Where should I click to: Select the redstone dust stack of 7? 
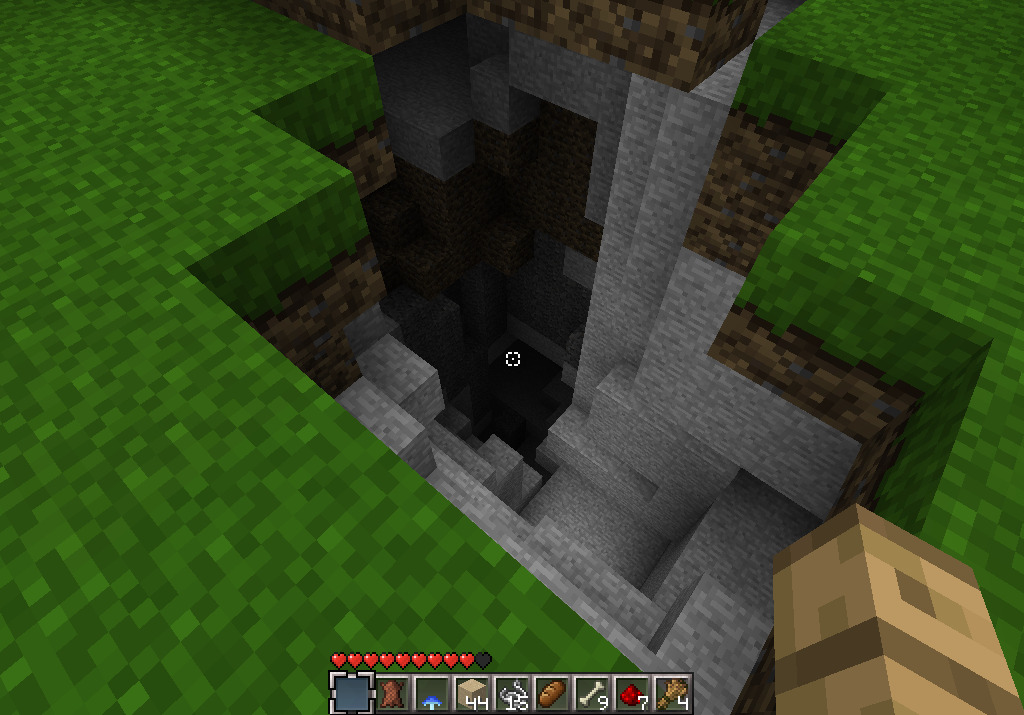[631, 693]
